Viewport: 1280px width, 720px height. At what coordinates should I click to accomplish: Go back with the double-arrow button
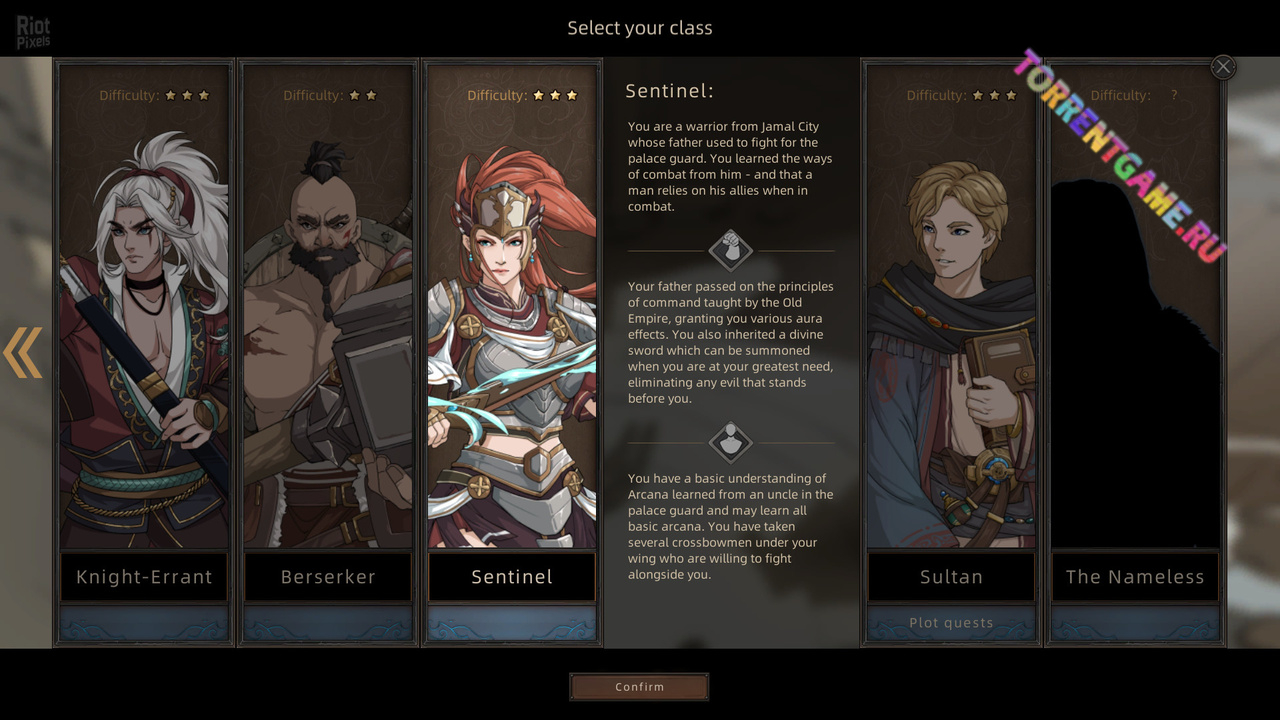click(x=23, y=352)
